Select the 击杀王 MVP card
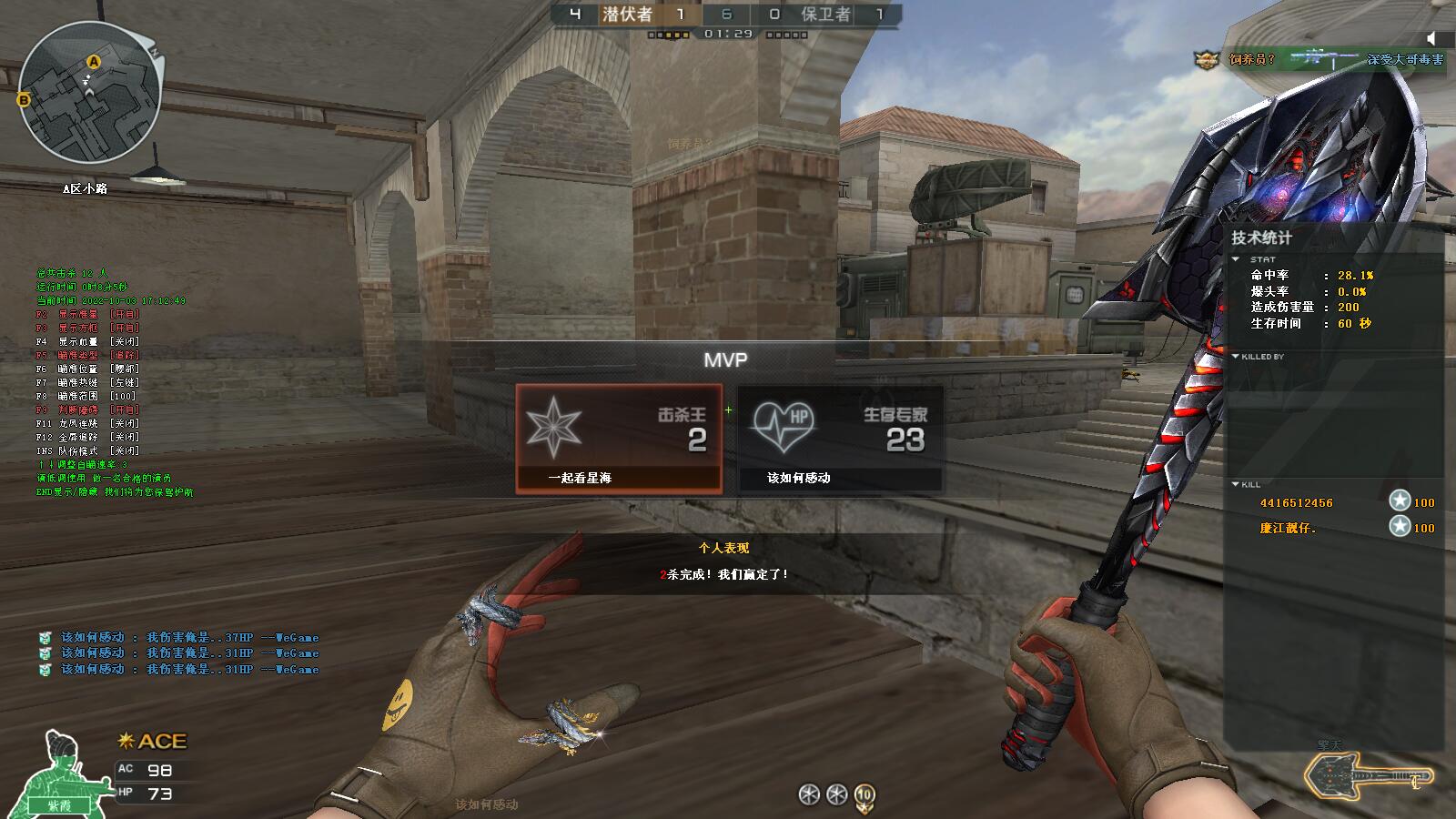 (x=619, y=439)
